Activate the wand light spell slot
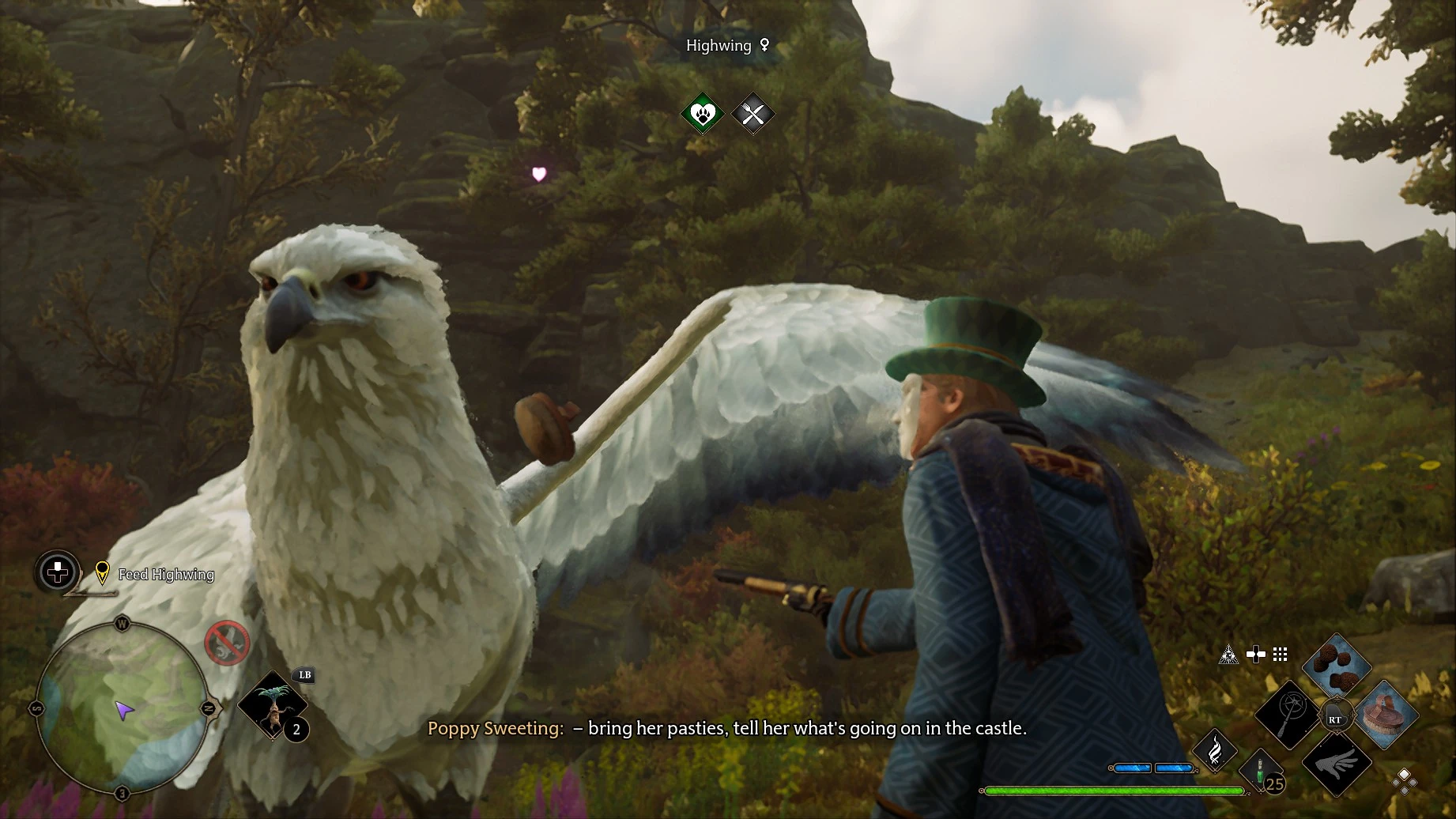Image resolution: width=1456 pixels, height=819 pixels. tap(1287, 715)
